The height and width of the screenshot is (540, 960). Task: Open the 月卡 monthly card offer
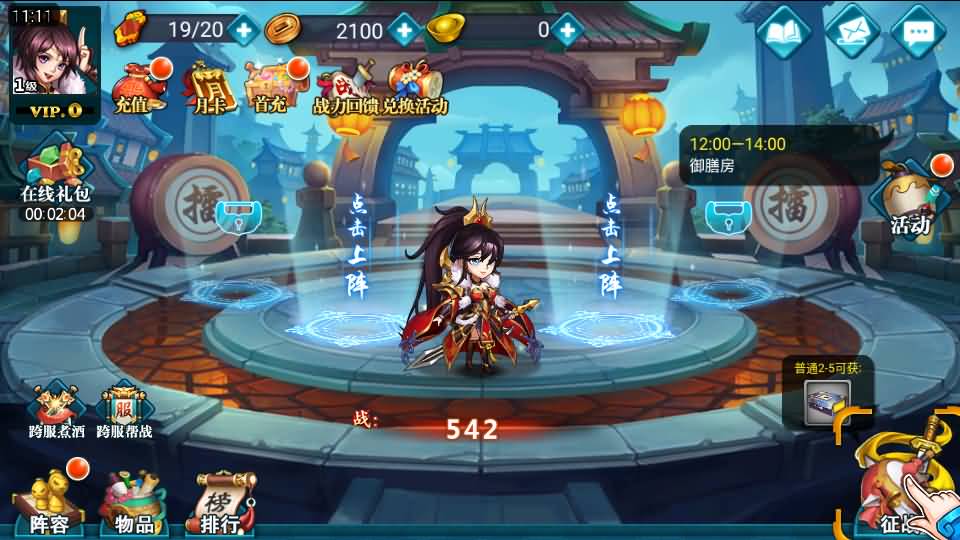pos(210,86)
